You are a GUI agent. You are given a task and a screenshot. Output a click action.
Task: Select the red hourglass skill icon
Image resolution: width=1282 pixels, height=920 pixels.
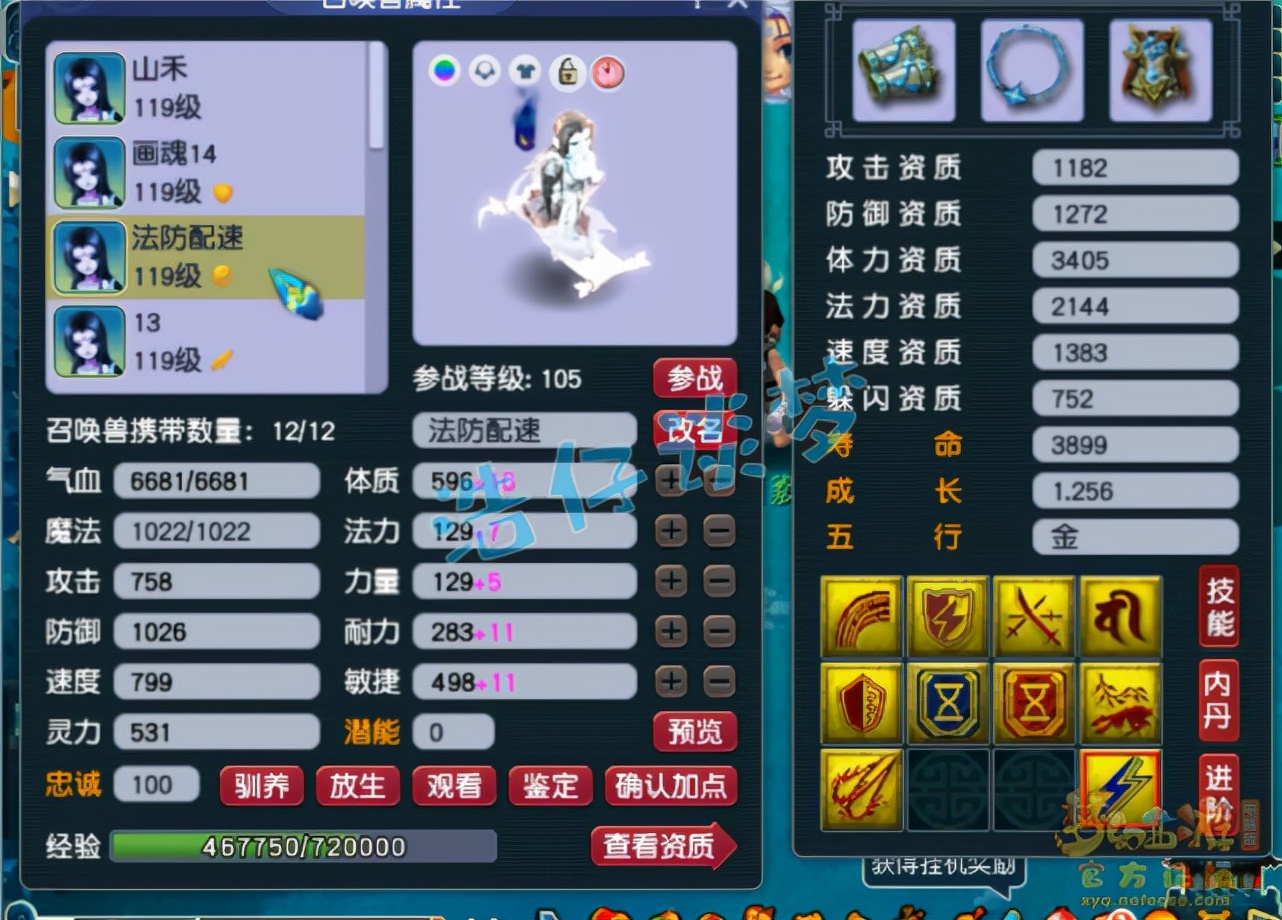1034,703
